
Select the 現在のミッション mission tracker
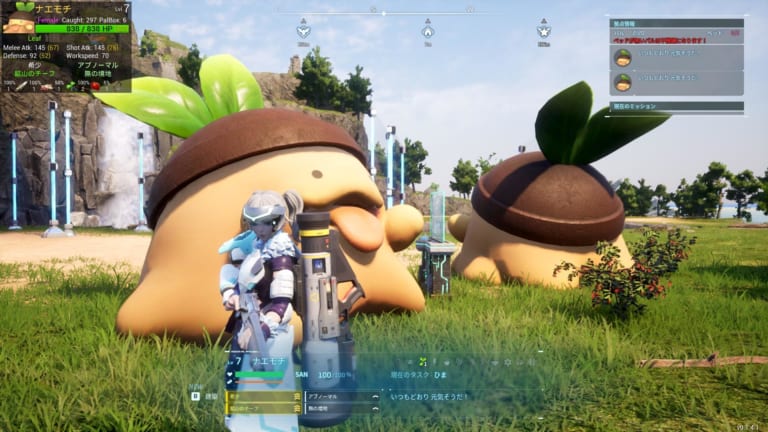pos(676,106)
